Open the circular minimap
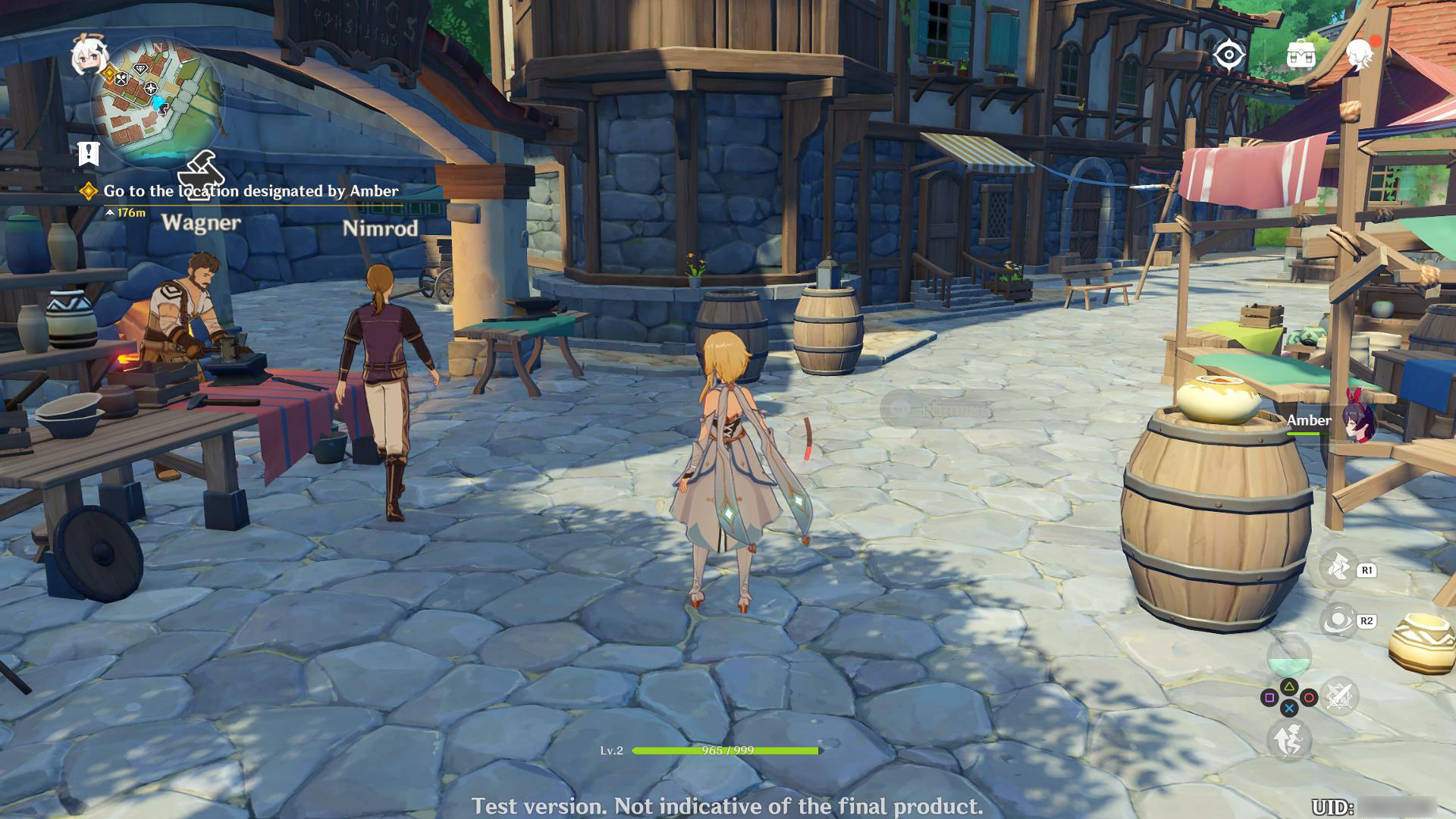 [157, 103]
